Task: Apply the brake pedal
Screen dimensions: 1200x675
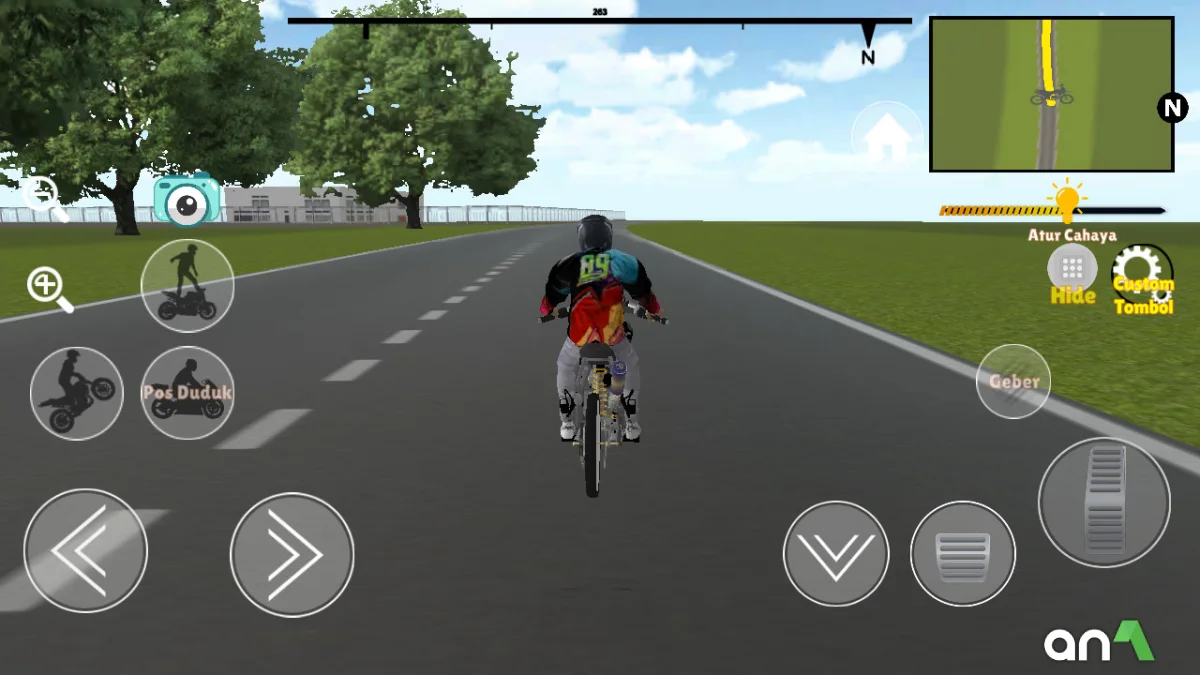Action: pyautogui.click(x=963, y=554)
